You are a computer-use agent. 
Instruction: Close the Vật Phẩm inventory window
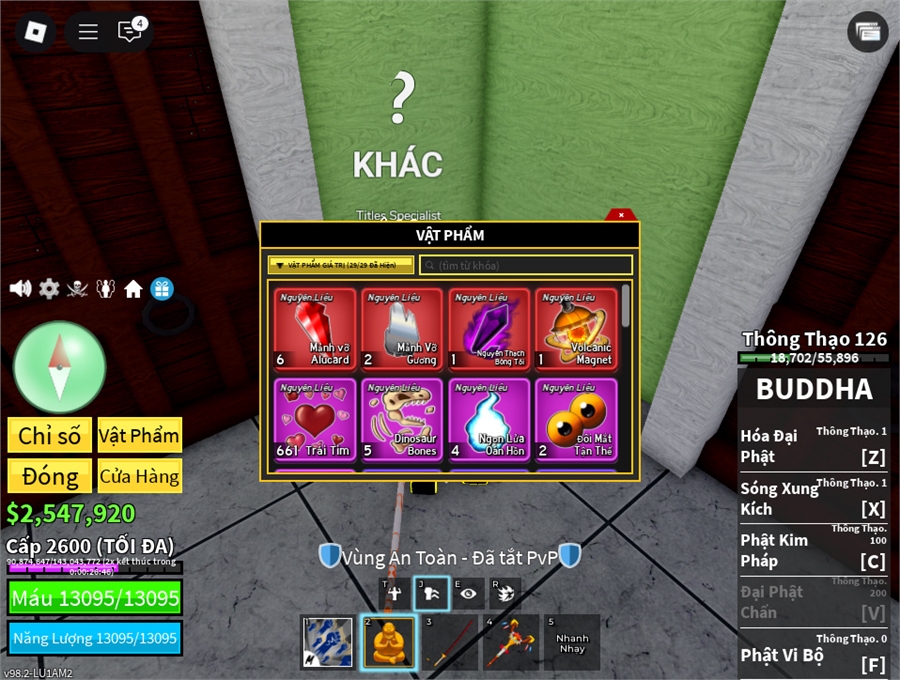pos(621,215)
